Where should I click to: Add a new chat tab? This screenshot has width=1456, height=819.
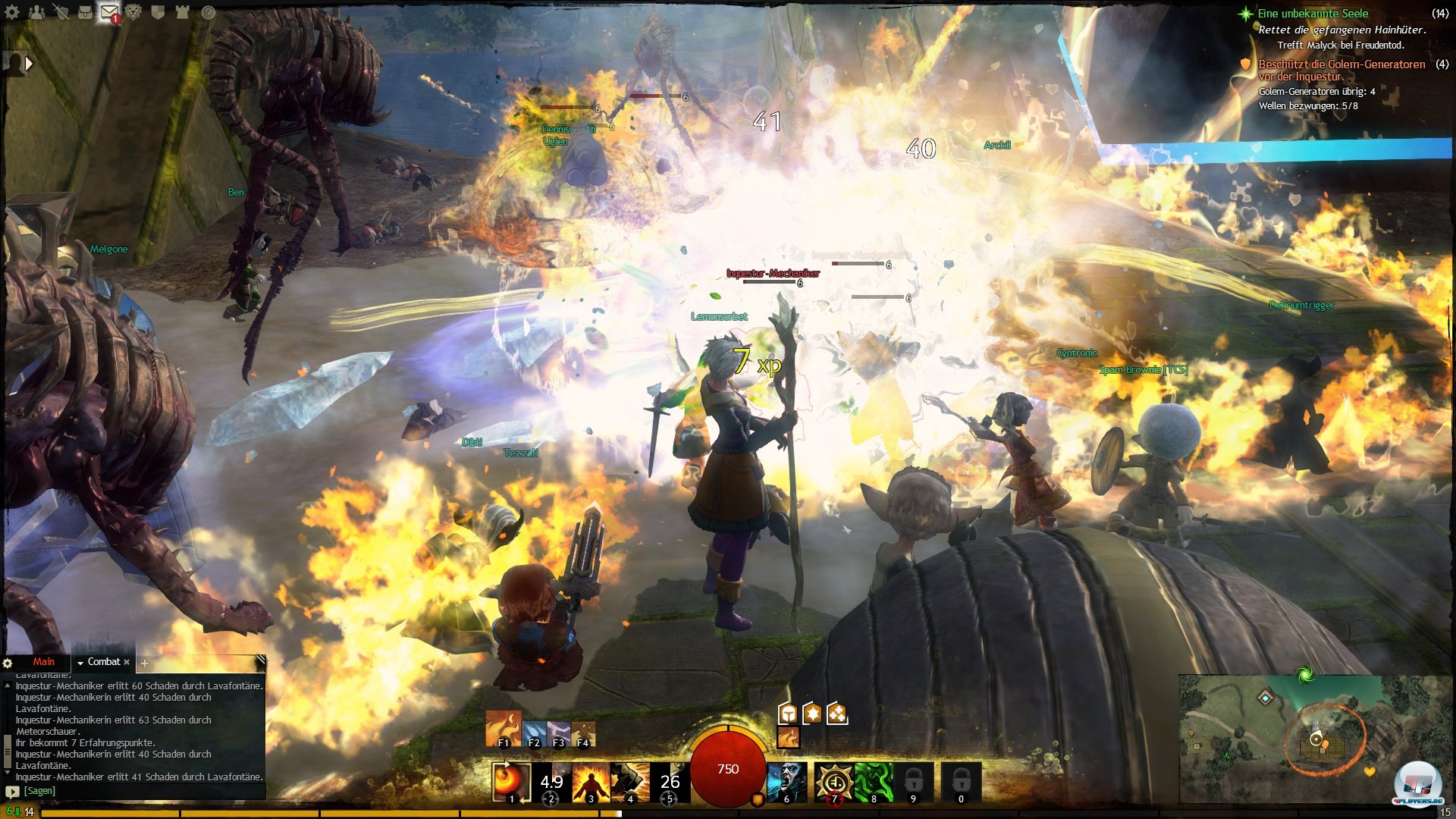144,663
